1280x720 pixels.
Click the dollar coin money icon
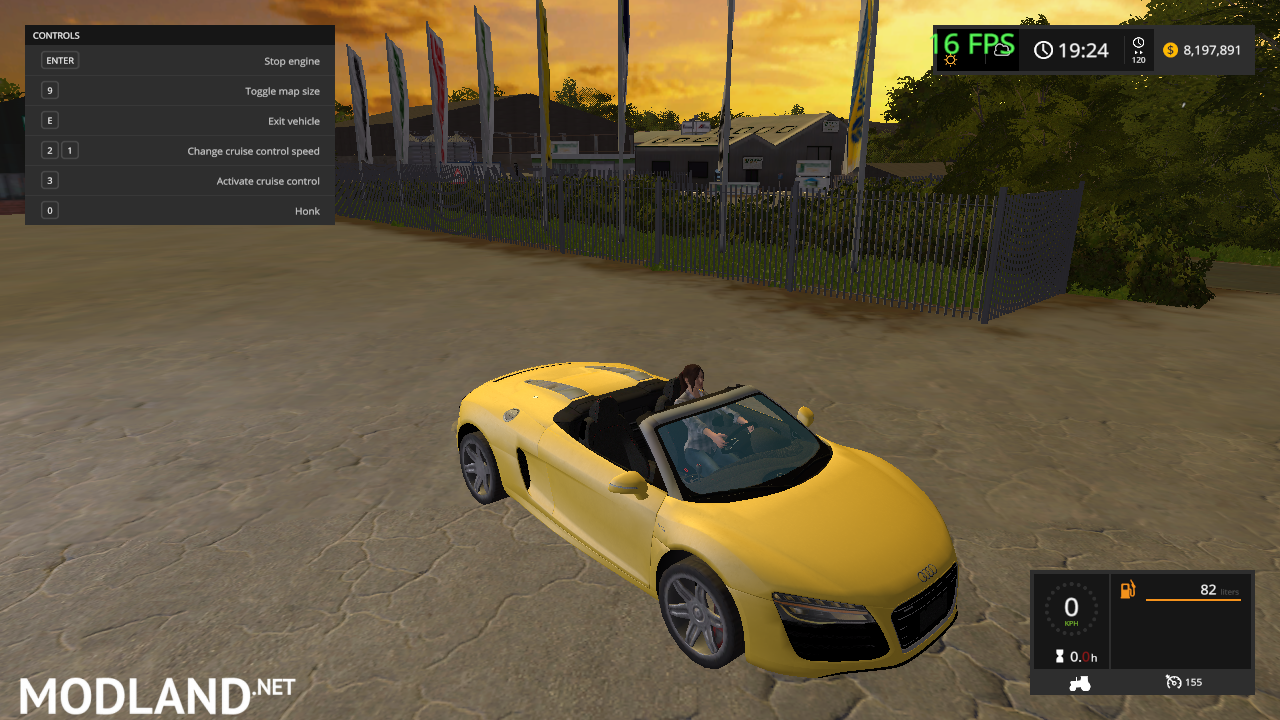[1169, 48]
